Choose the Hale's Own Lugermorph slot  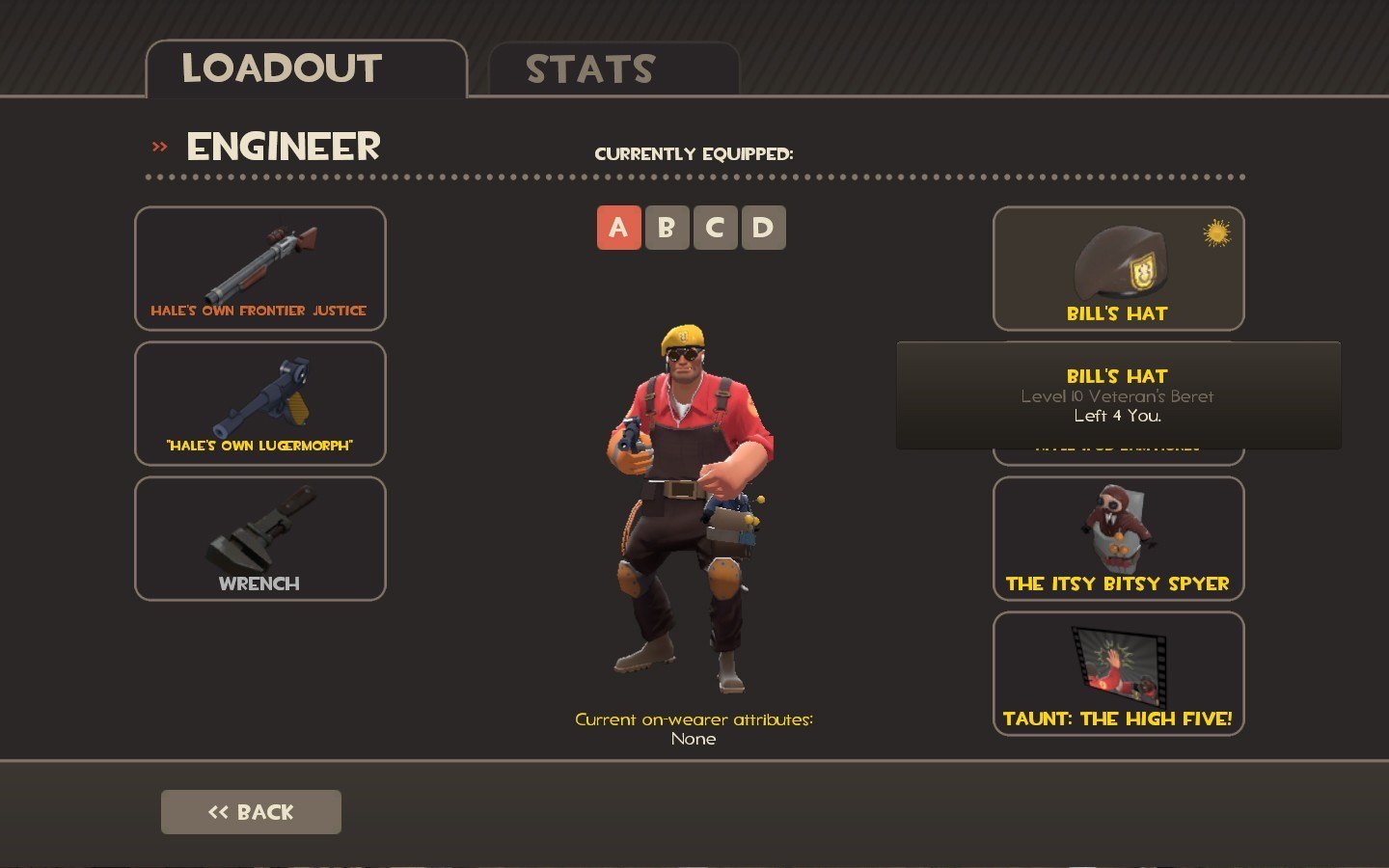259,403
